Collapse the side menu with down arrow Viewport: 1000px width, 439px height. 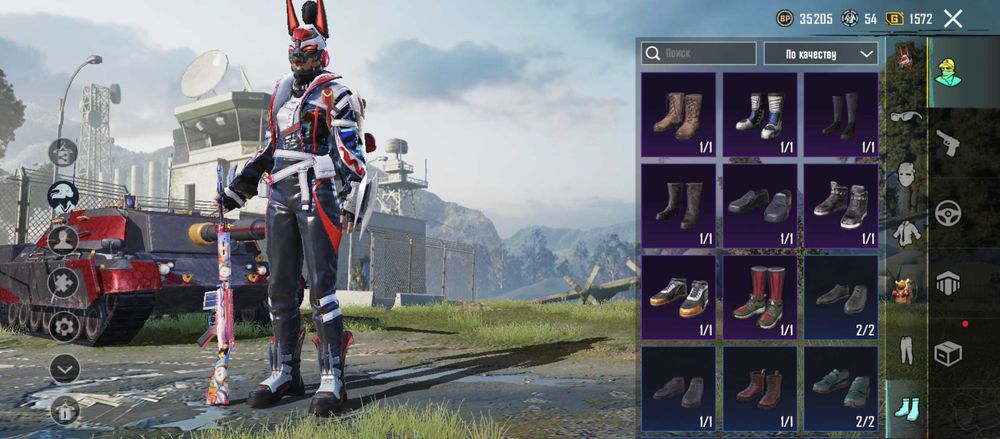pyautogui.click(x=63, y=368)
